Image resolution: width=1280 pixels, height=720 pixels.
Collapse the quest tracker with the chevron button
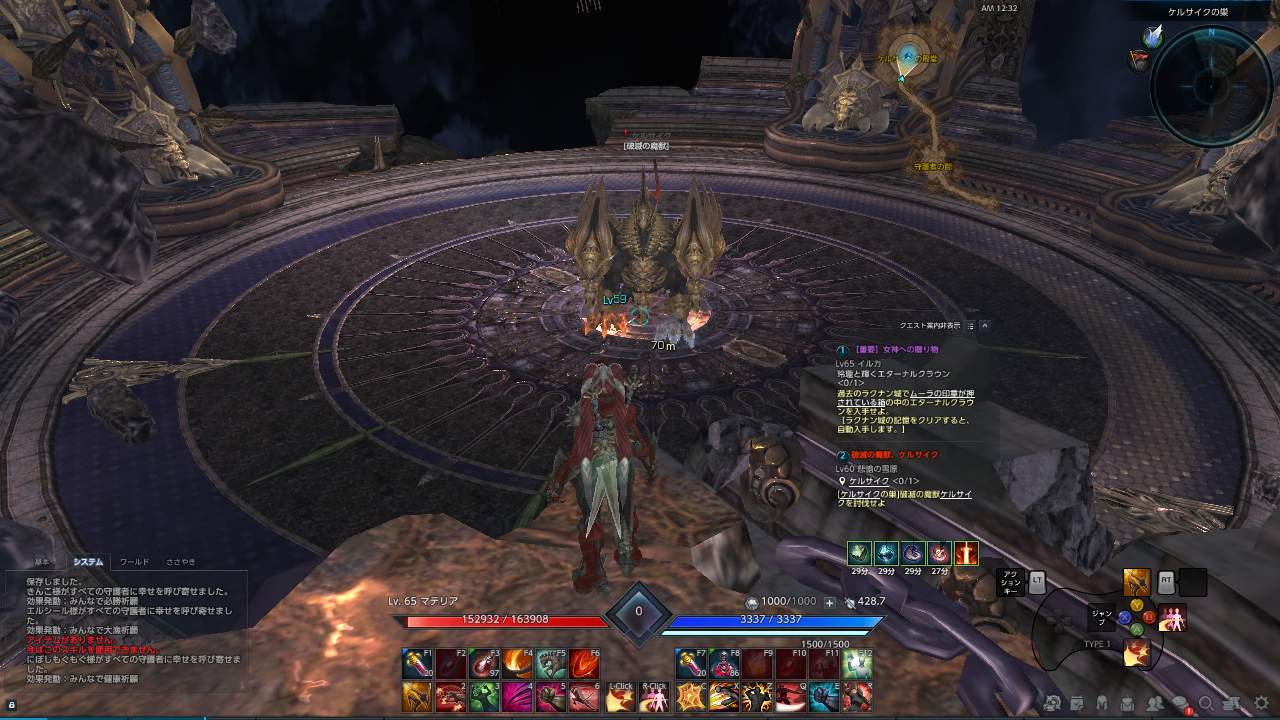(986, 325)
